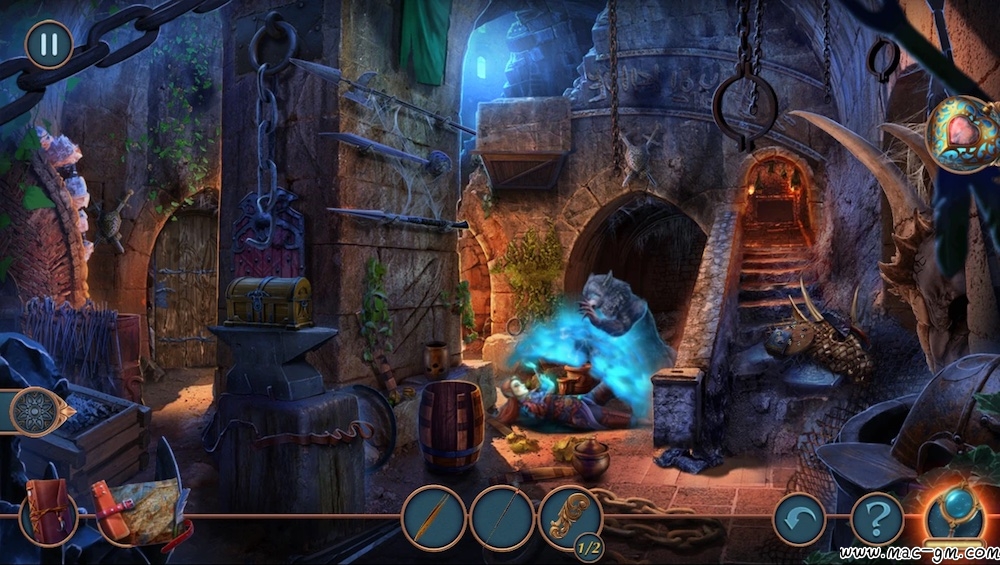This screenshot has height=565, width=1000.
Task: Click the curved back arrow button
Action: pyautogui.click(x=799, y=519)
